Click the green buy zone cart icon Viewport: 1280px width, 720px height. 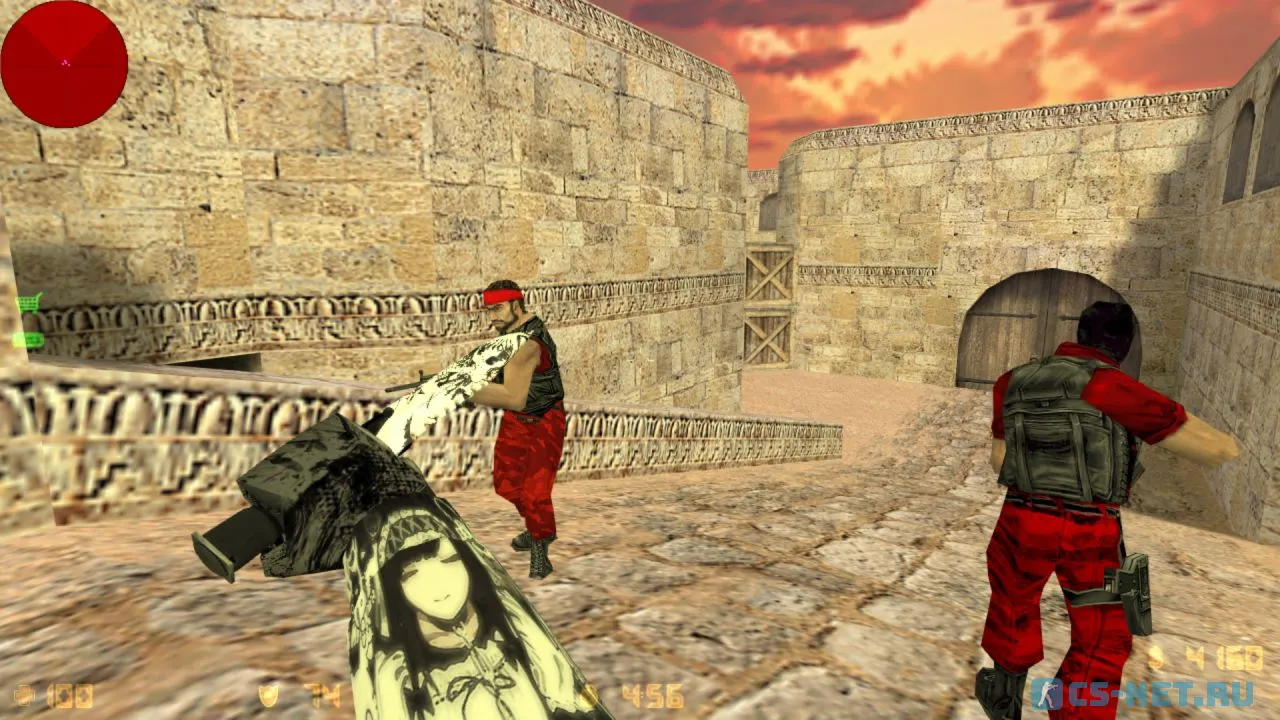(x=28, y=302)
